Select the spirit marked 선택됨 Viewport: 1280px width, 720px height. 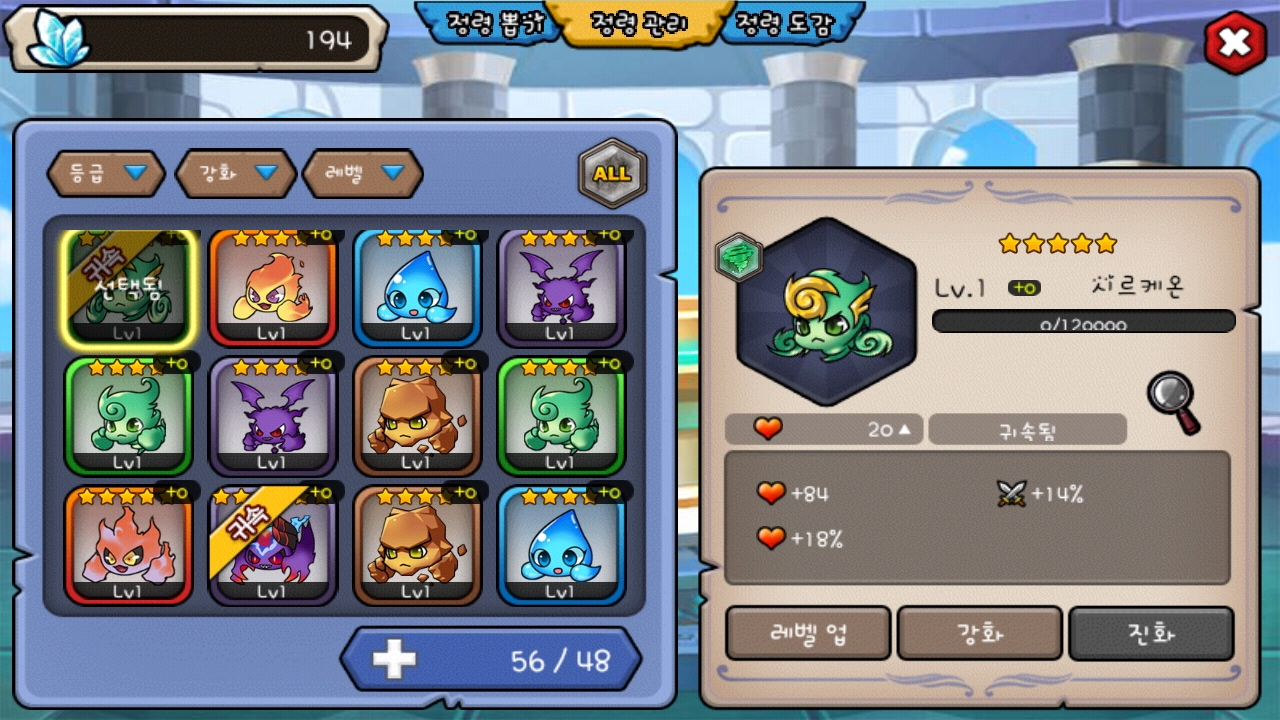coord(128,288)
